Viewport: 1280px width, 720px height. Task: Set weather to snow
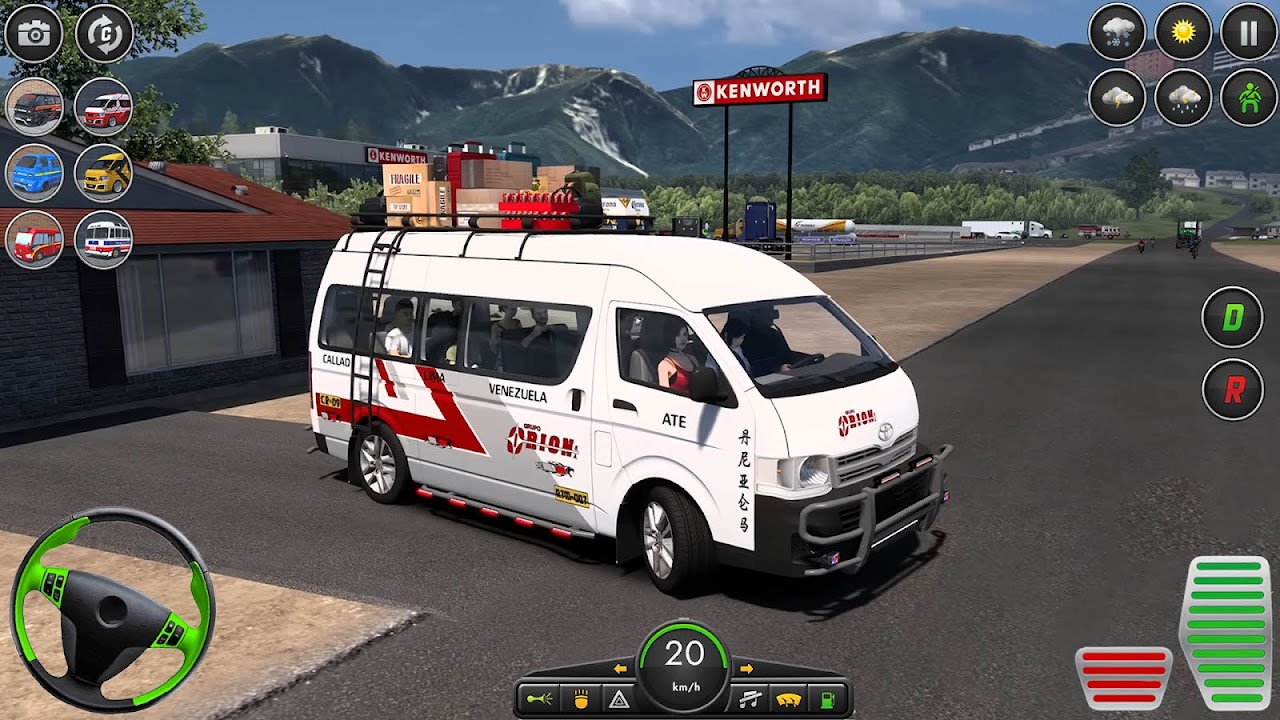coord(1117,34)
